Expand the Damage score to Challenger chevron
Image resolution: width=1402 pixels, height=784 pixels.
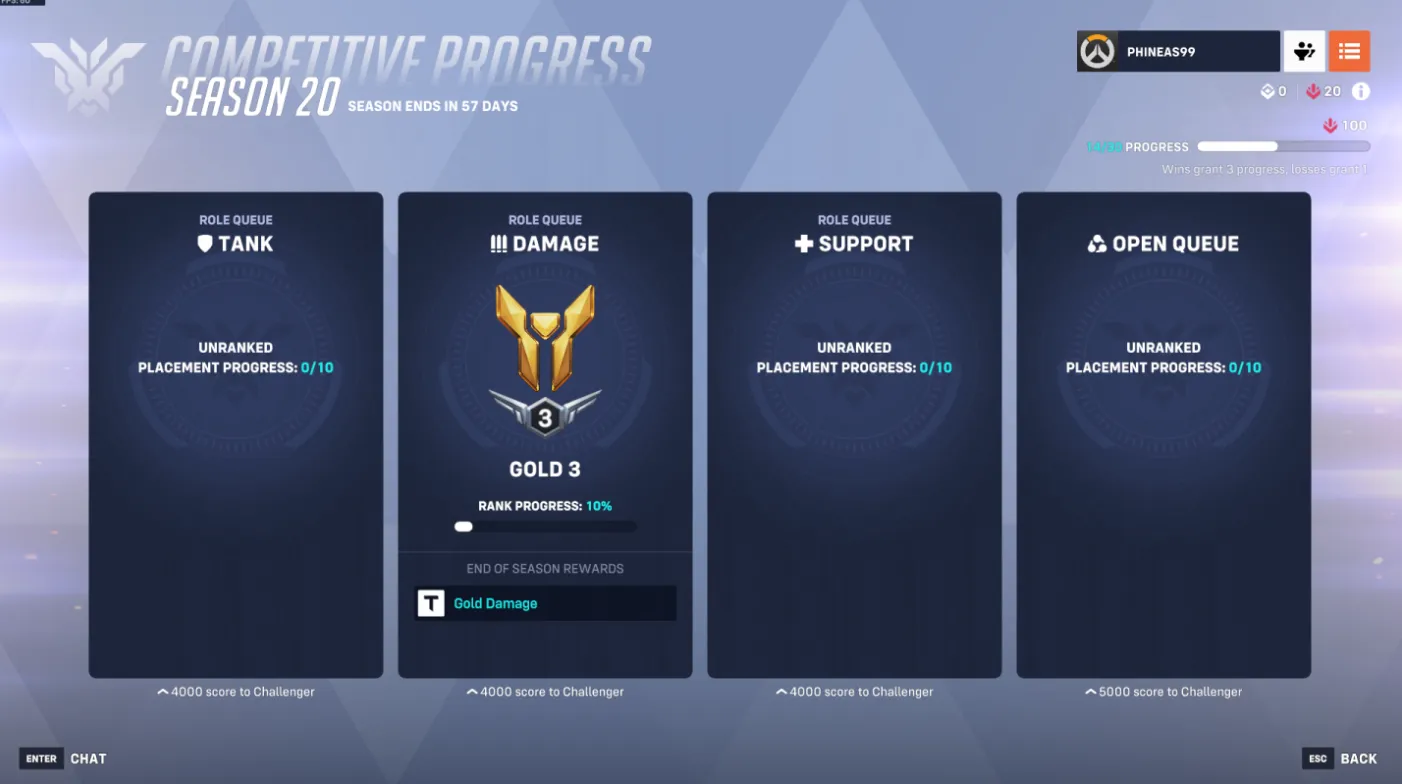(x=544, y=691)
